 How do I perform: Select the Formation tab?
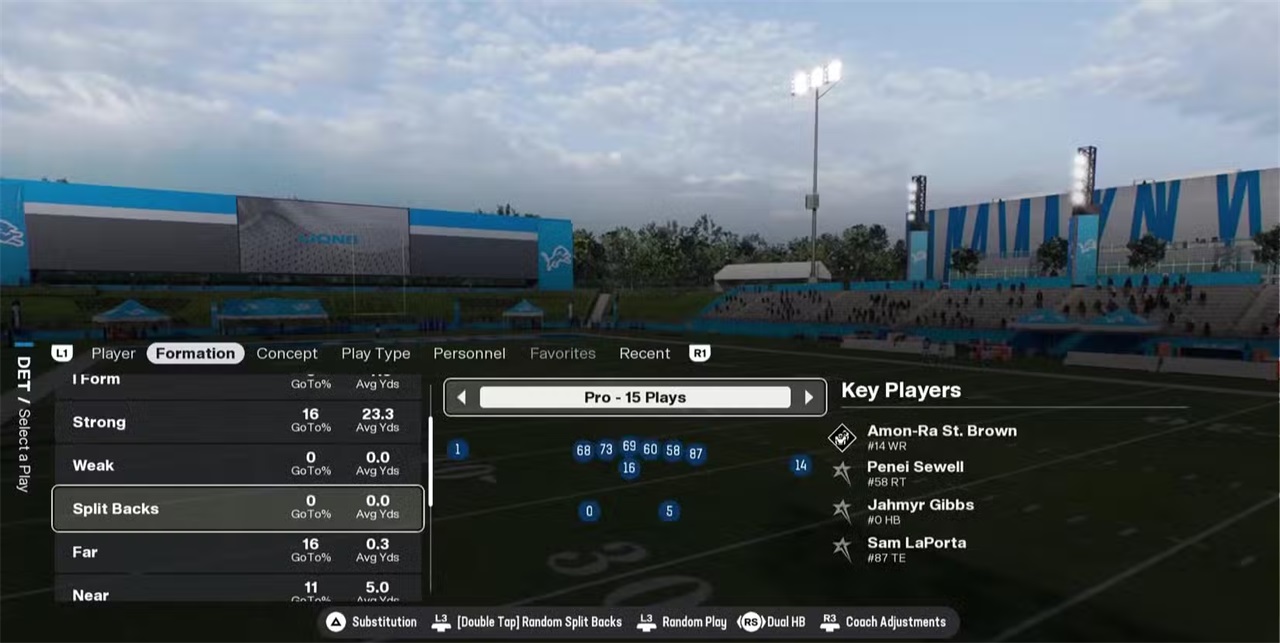196,353
